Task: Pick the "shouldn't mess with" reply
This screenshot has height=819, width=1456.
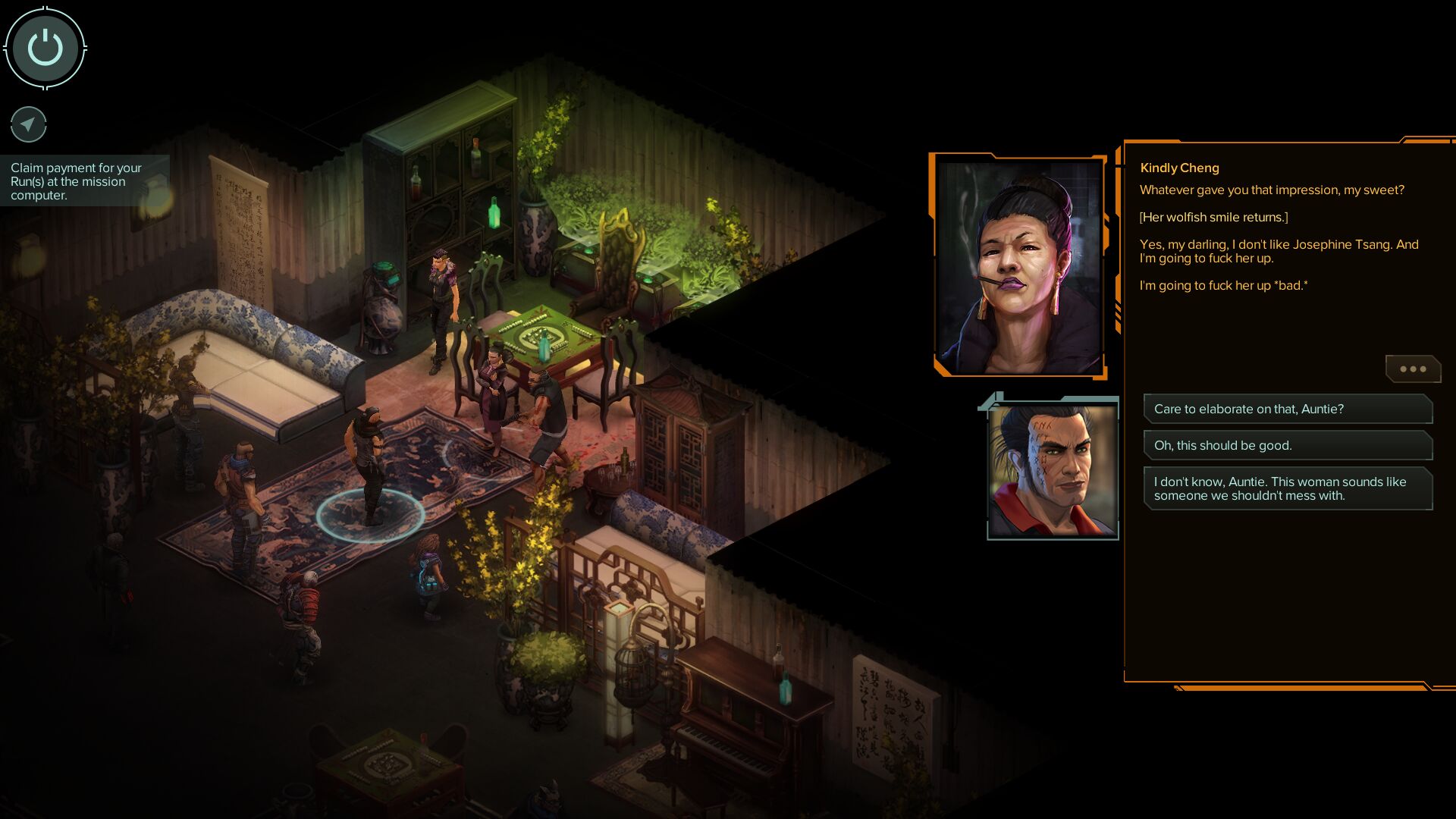Action: coord(1287,488)
